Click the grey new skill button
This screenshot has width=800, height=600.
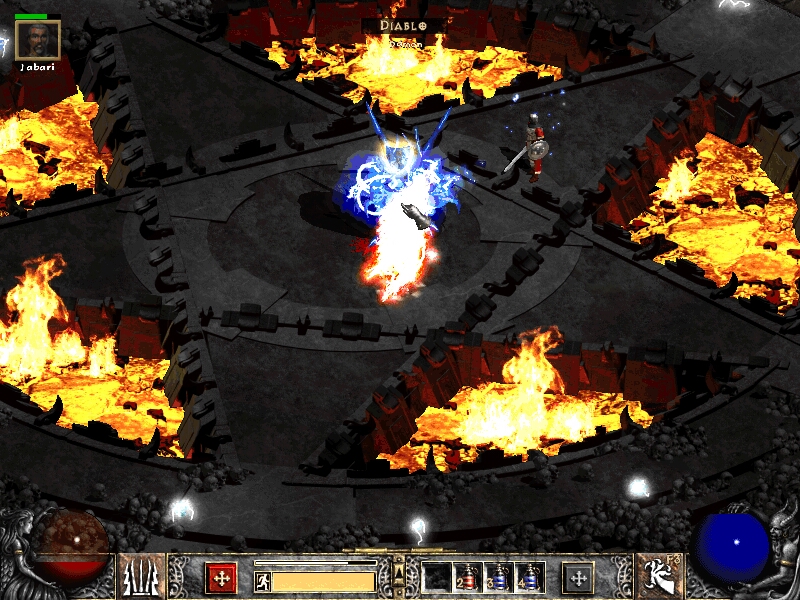[577, 578]
